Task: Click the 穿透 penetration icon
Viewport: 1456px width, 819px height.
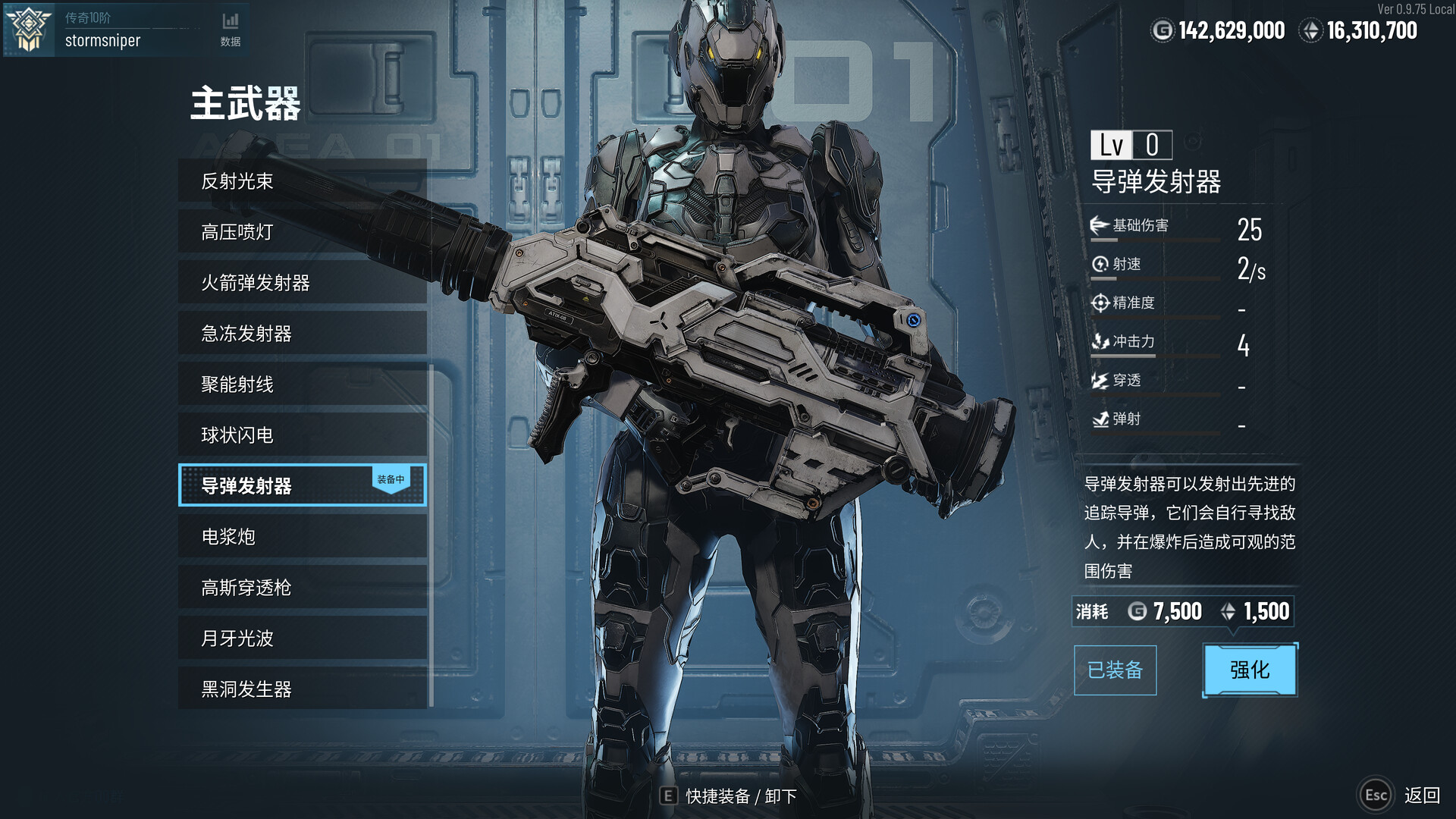Action: tap(1098, 381)
